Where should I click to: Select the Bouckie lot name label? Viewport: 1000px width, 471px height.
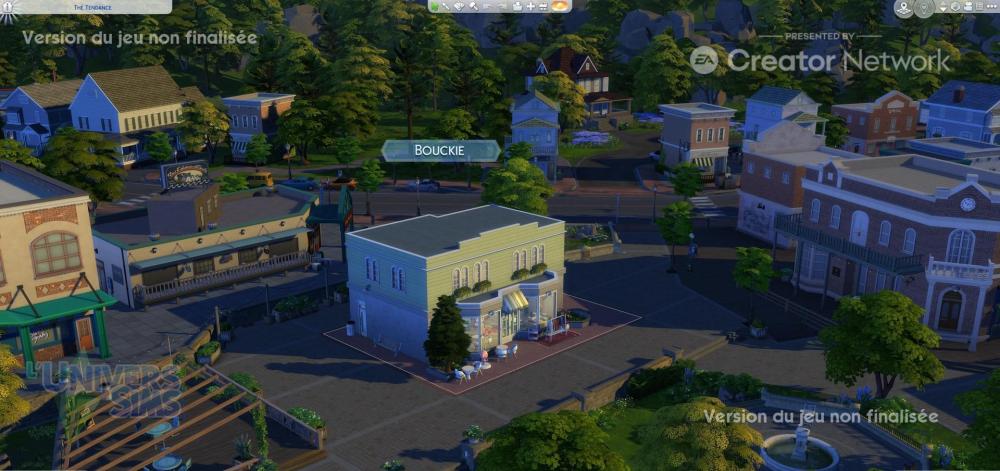[440, 150]
